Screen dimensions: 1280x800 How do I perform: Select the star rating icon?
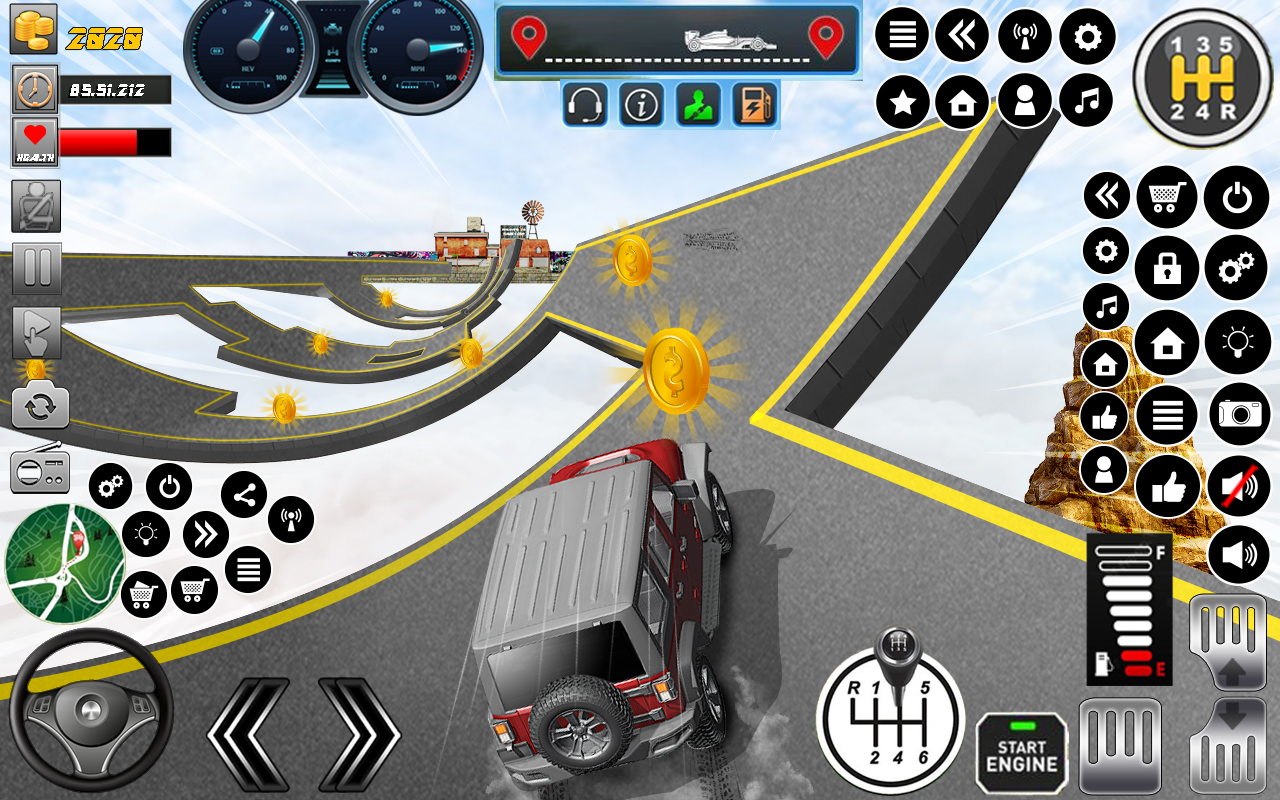click(x=902, y=100)
